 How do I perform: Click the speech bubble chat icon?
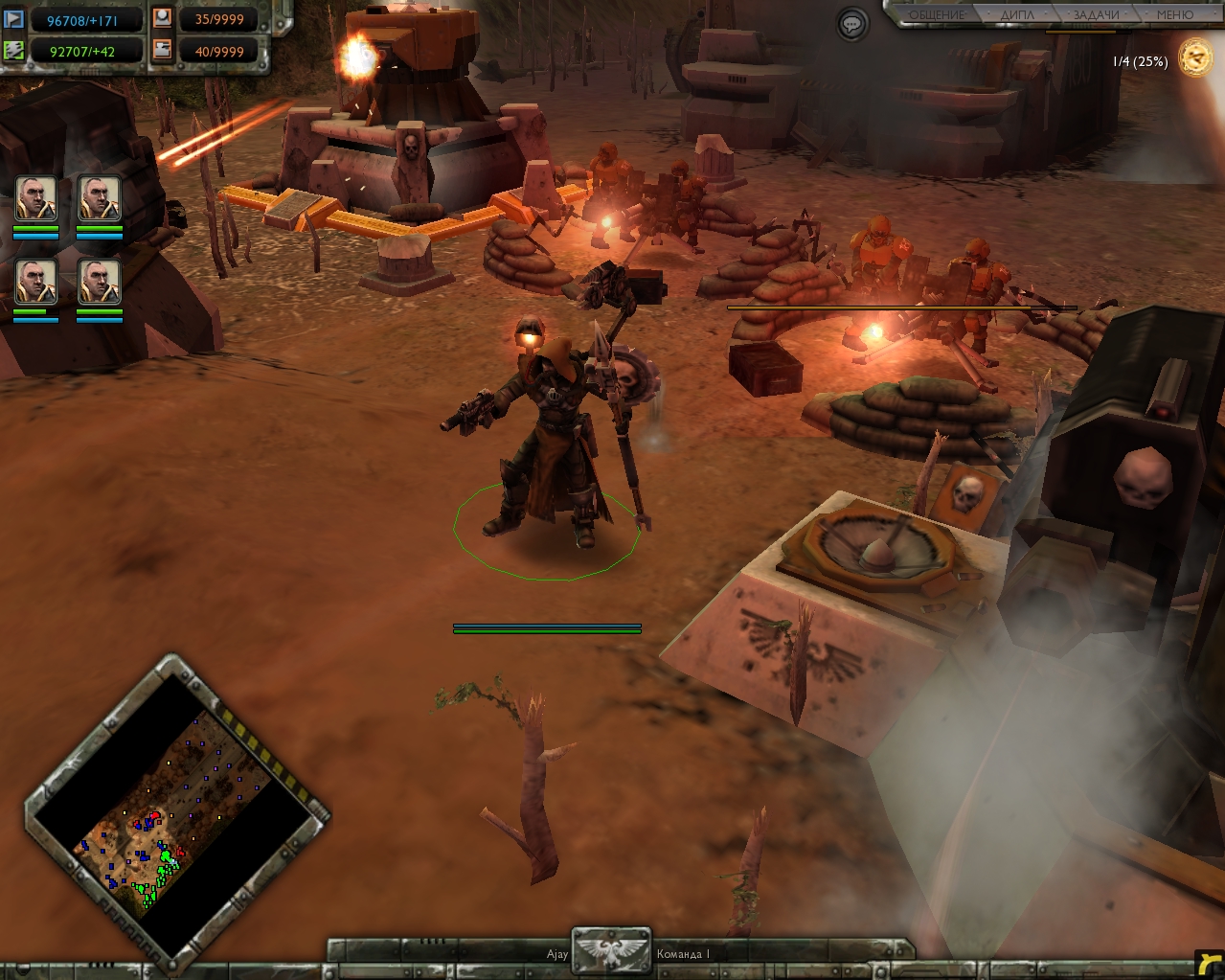coord(851,24)
